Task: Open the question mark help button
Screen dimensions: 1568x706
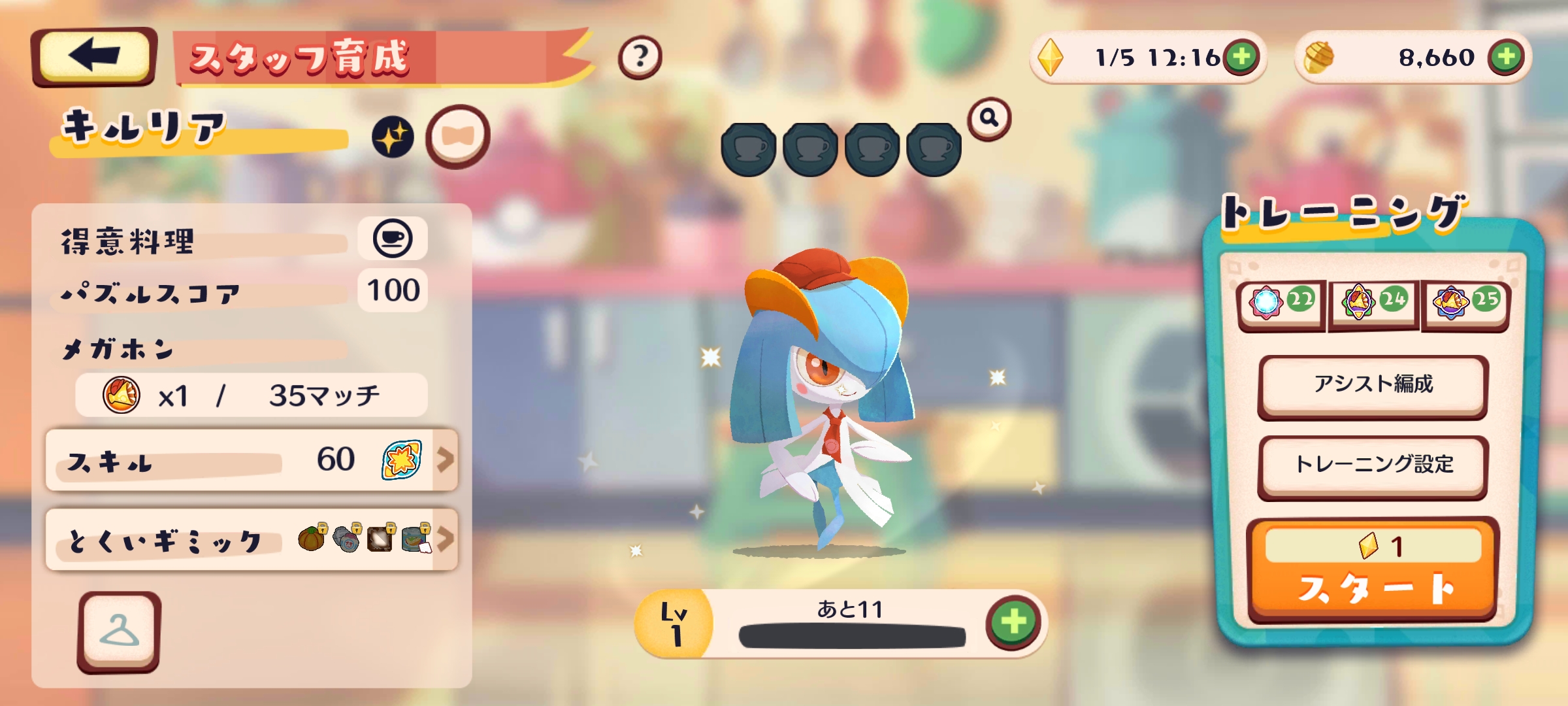Action: pos(640,58)
